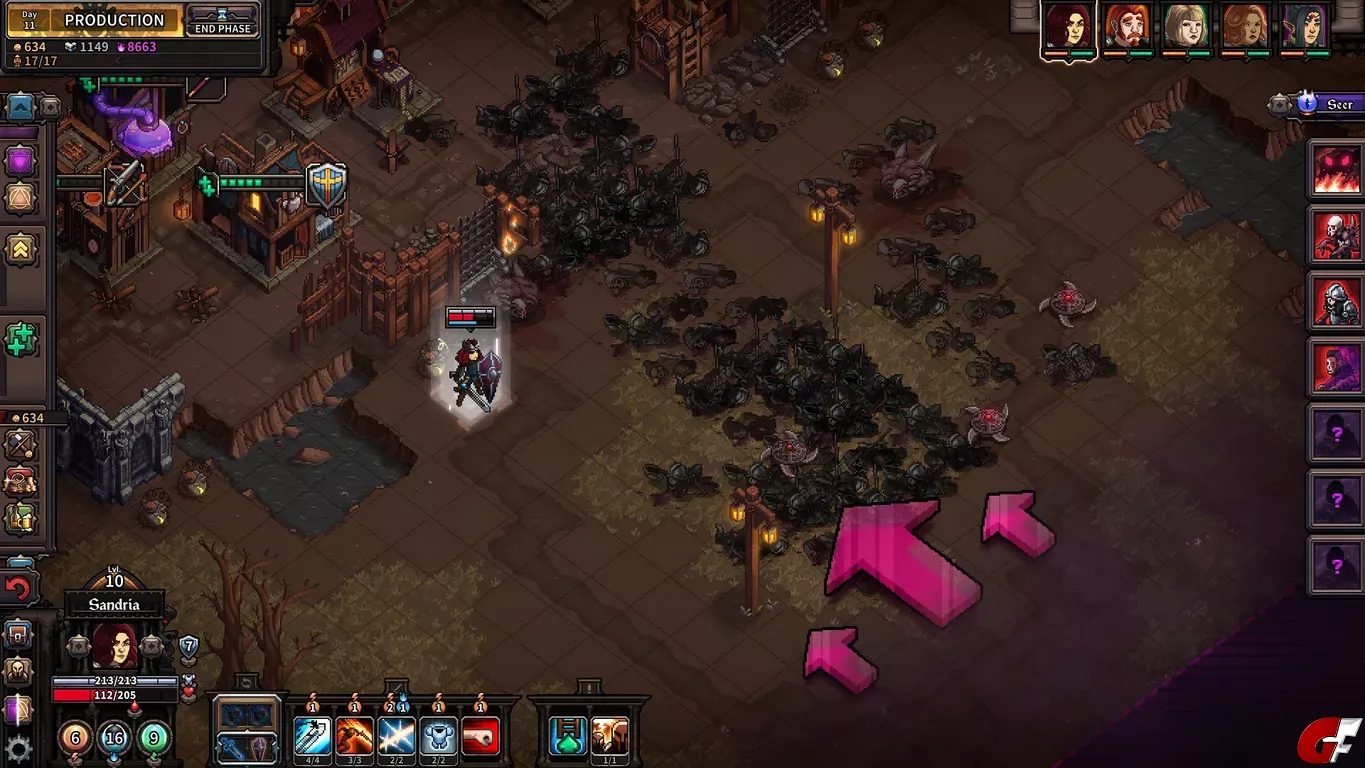This screenshot has width=1365, height=768.
Task: Select Sandria's portrait in the hero roster
Action: click(1068, 27)
